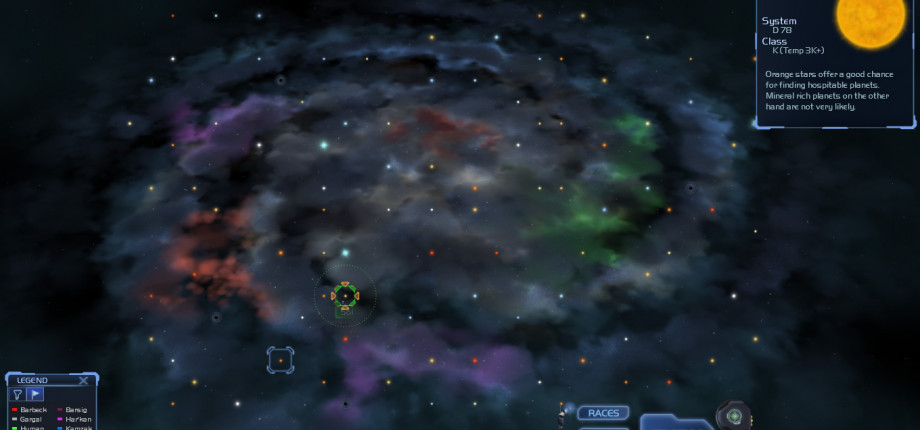Screen dimensions: 920x430
Task: Select the star system with the green fleet marker
Action: [345, 295]
